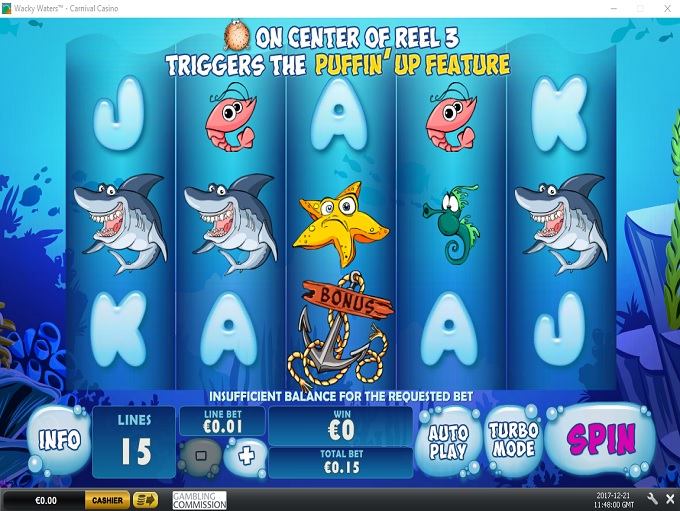The height and width of the screenshot is (511, 680).
Task: Activate Turbo Mode
Action: tap(512, 439)
